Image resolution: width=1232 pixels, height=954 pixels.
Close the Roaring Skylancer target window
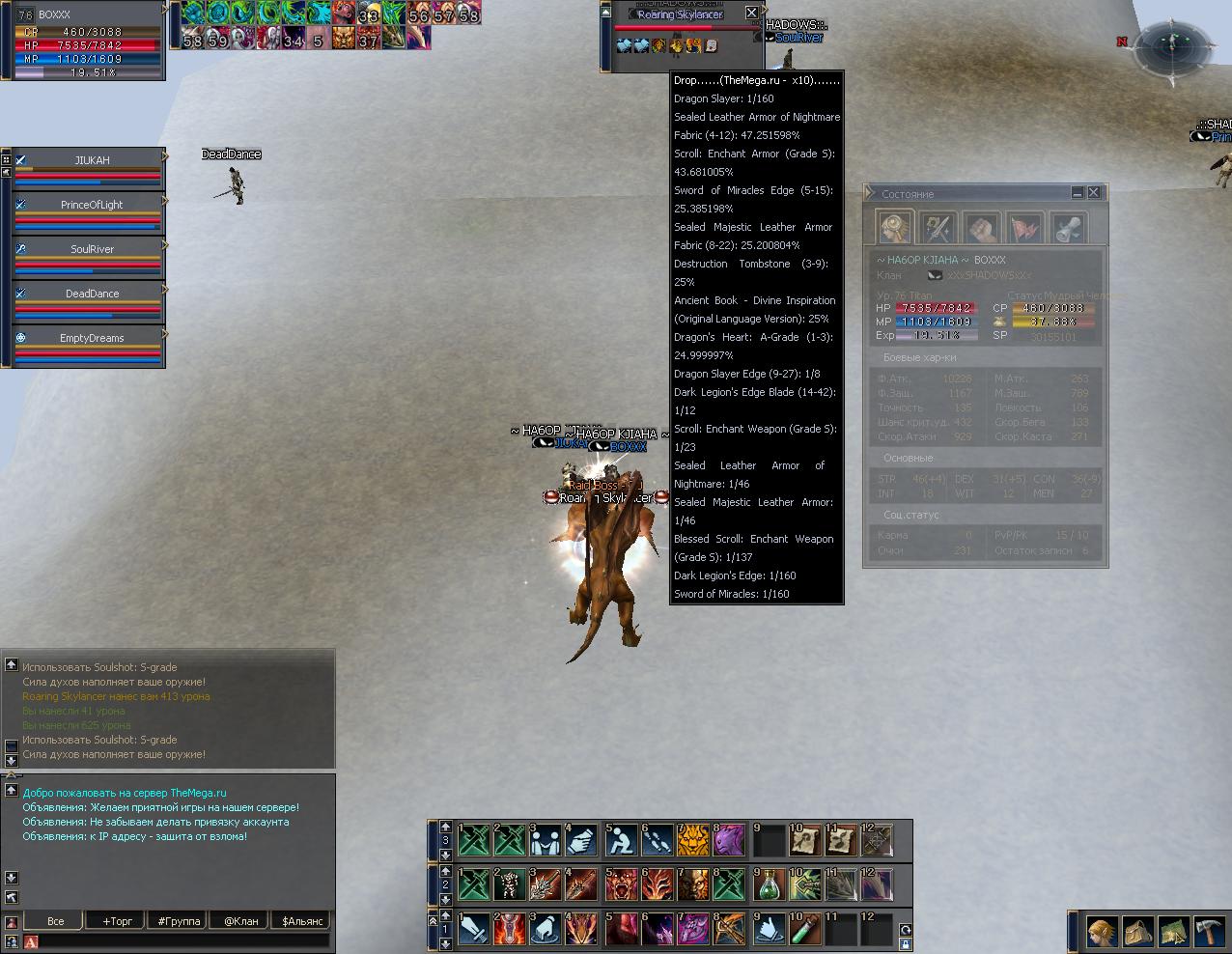[752, 14]
